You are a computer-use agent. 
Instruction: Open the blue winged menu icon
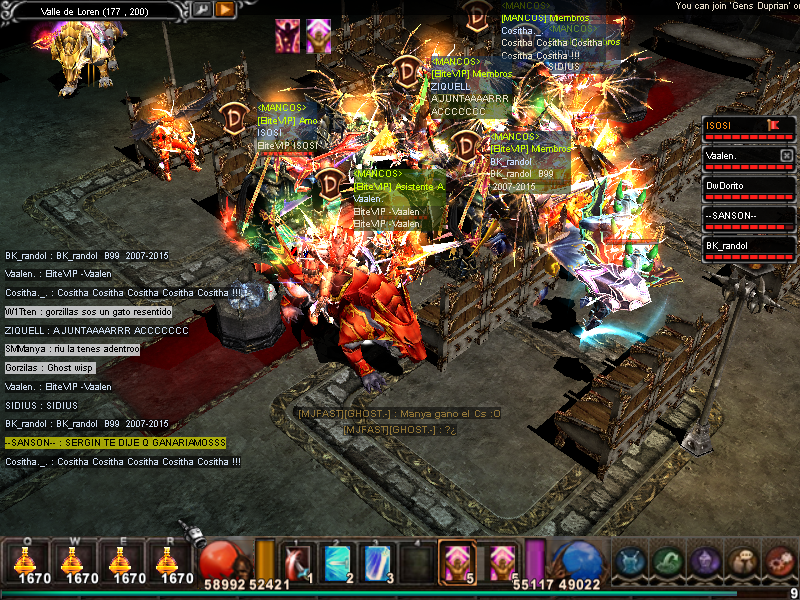click(x=629, y=562)
